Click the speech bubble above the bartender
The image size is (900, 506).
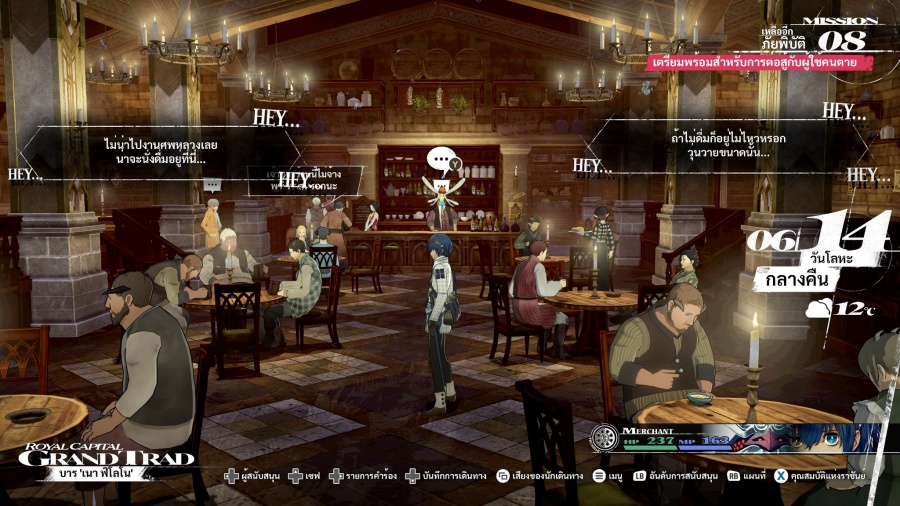[x=441, y=160]
